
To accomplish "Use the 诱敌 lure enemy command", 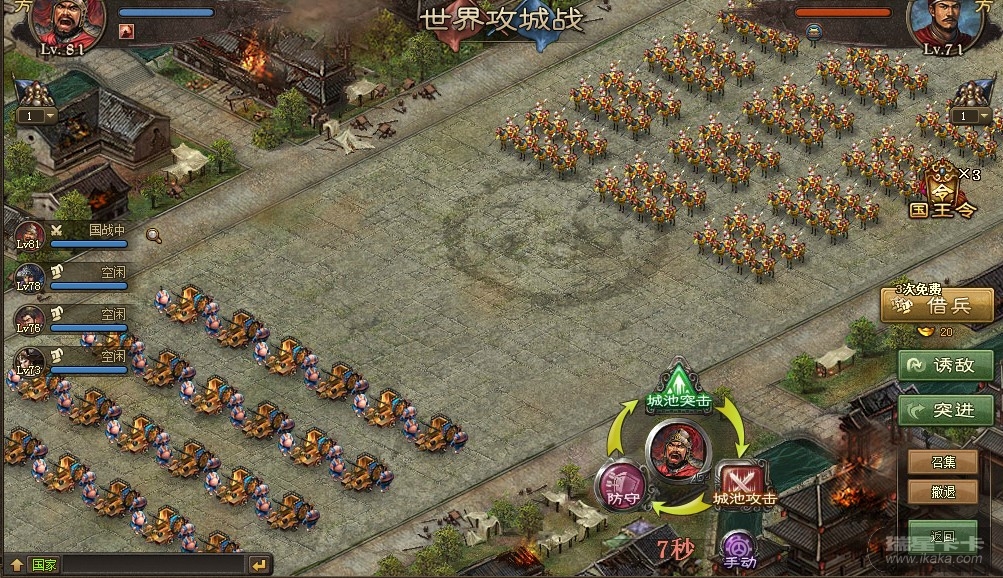I will 945,366.
